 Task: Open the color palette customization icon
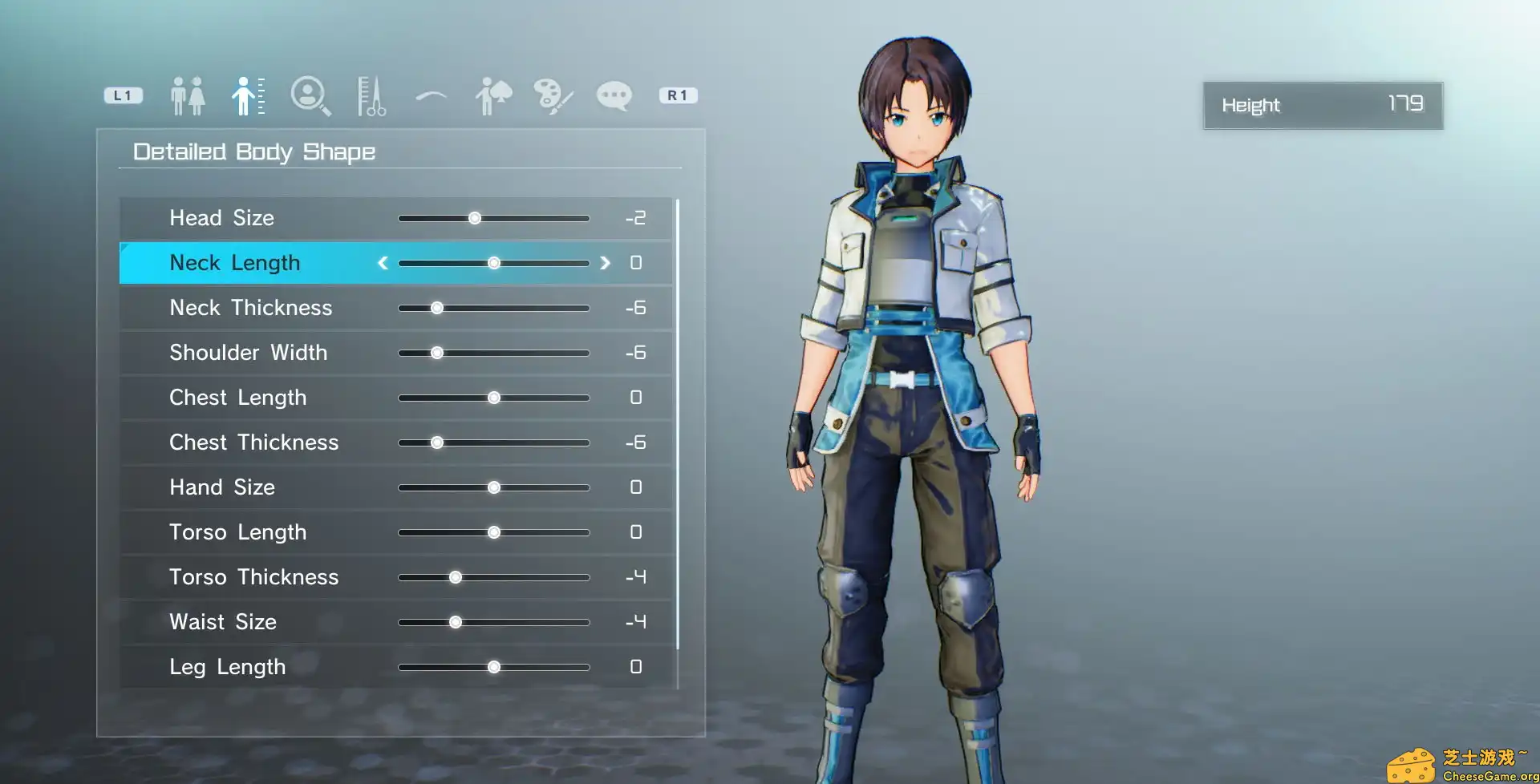pos(552,94)
